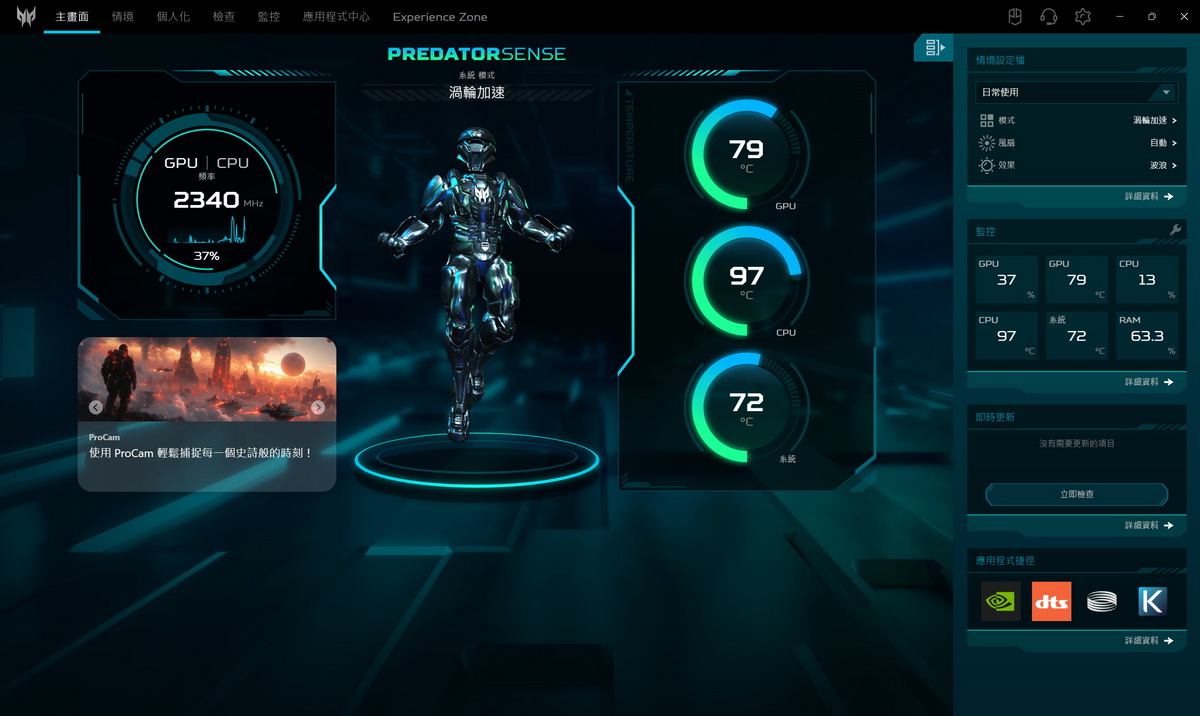
Task: Switch to Experience Zone tab
Action: point(440,17)
